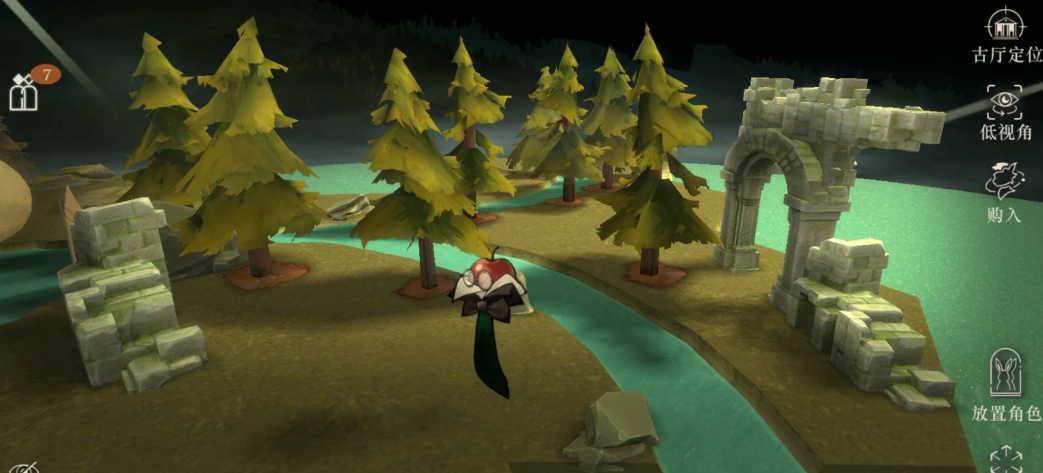Screen dimensions: 1043x473
Task: Open the gift boxes icon with badge 7
Action: tap(24, 91)
